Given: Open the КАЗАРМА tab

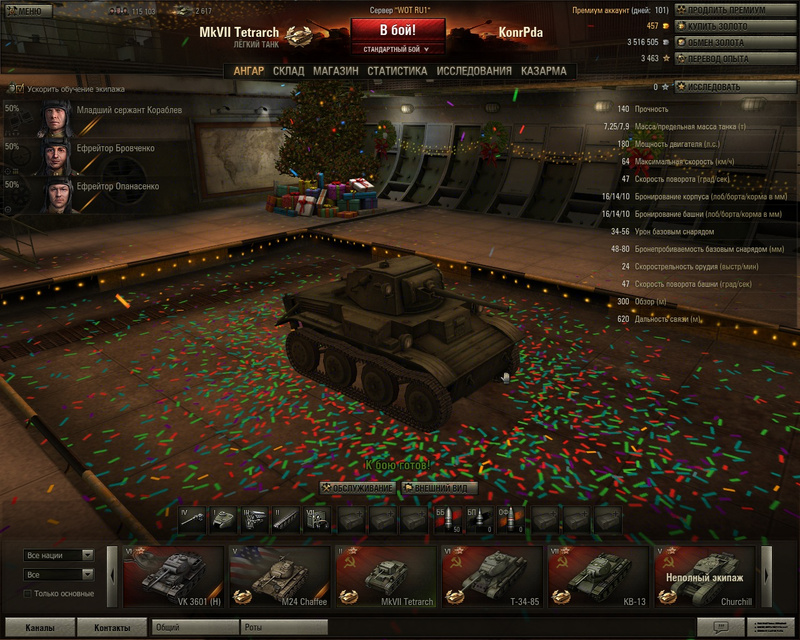Looking at the screenshot, I should point(543,71).
